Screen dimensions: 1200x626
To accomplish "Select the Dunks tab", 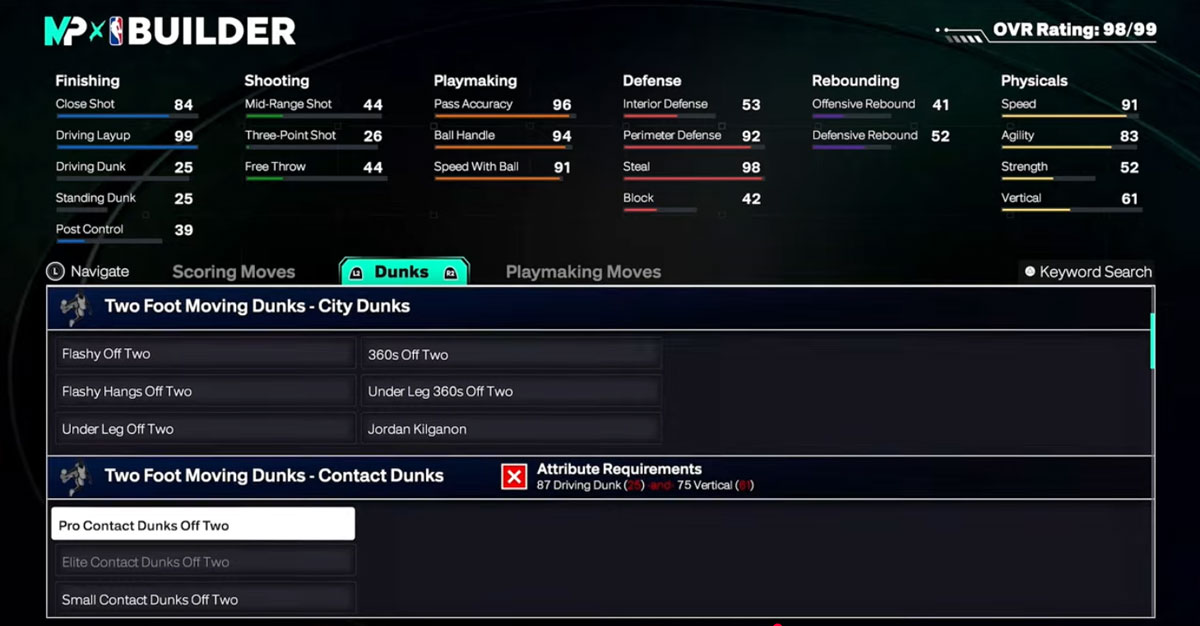I will [402, 272].
